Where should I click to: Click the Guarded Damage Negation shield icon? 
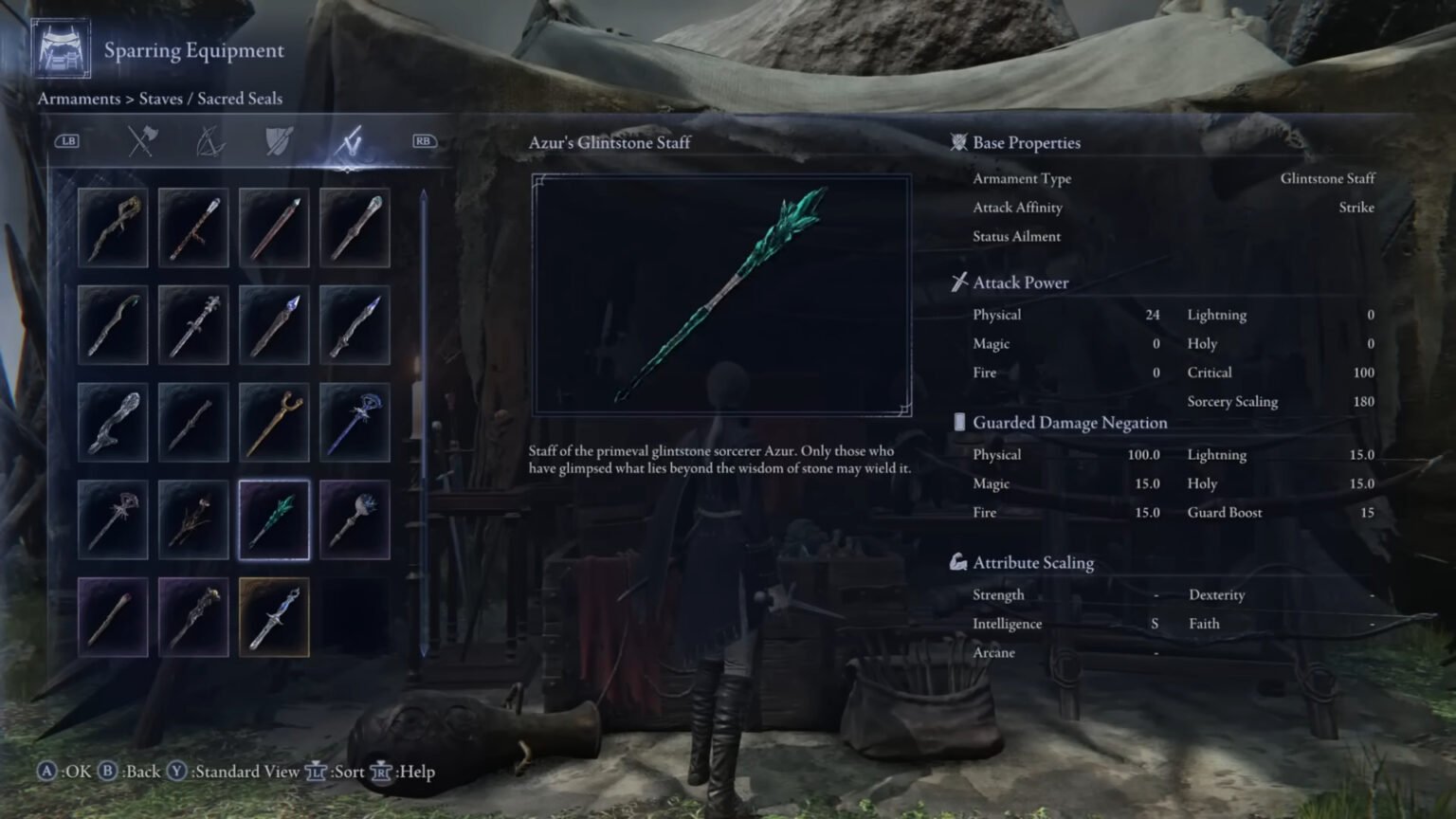pos(959,422)
